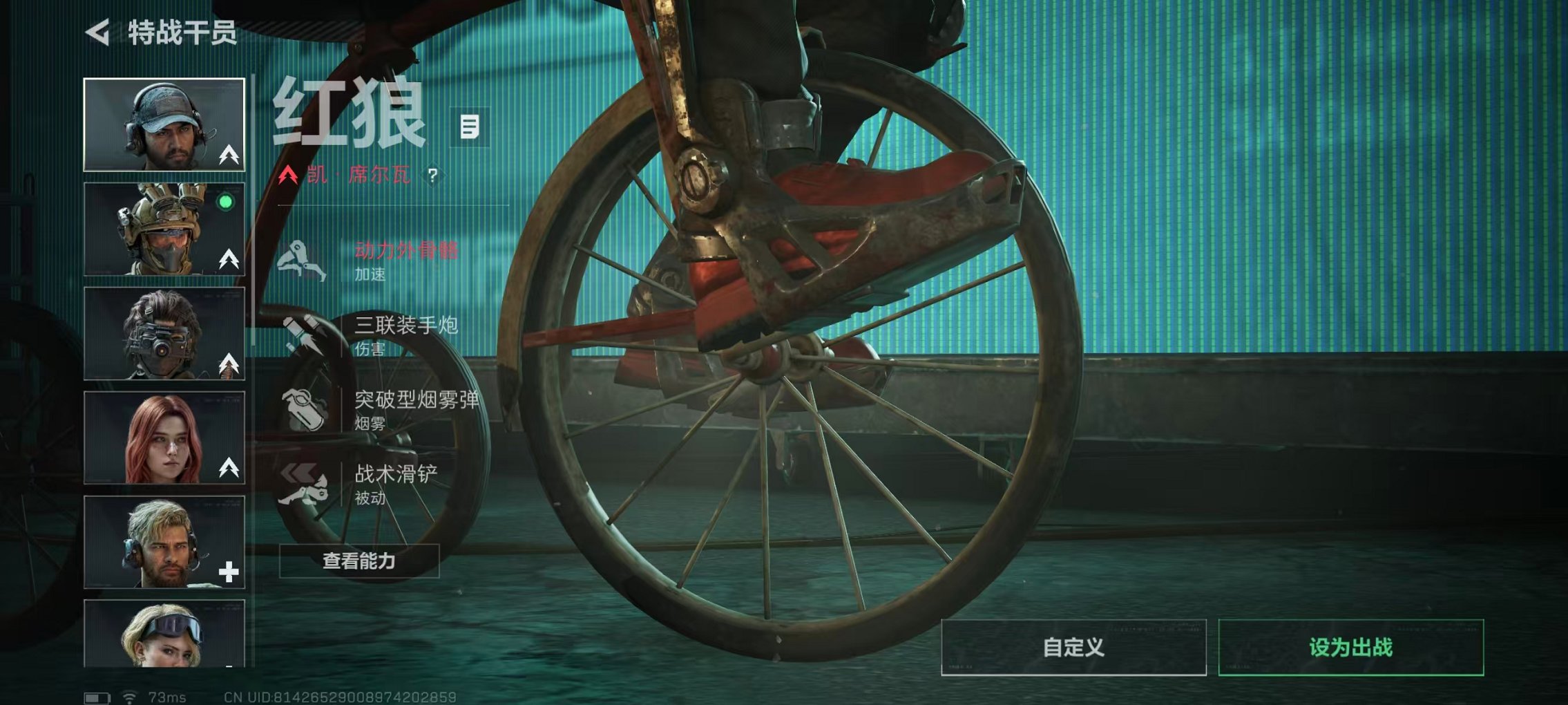Open the character bio document icon beside 红狼
This screenshot has width=1568, height=705.
pyautogui.click(x=469, y=128)
